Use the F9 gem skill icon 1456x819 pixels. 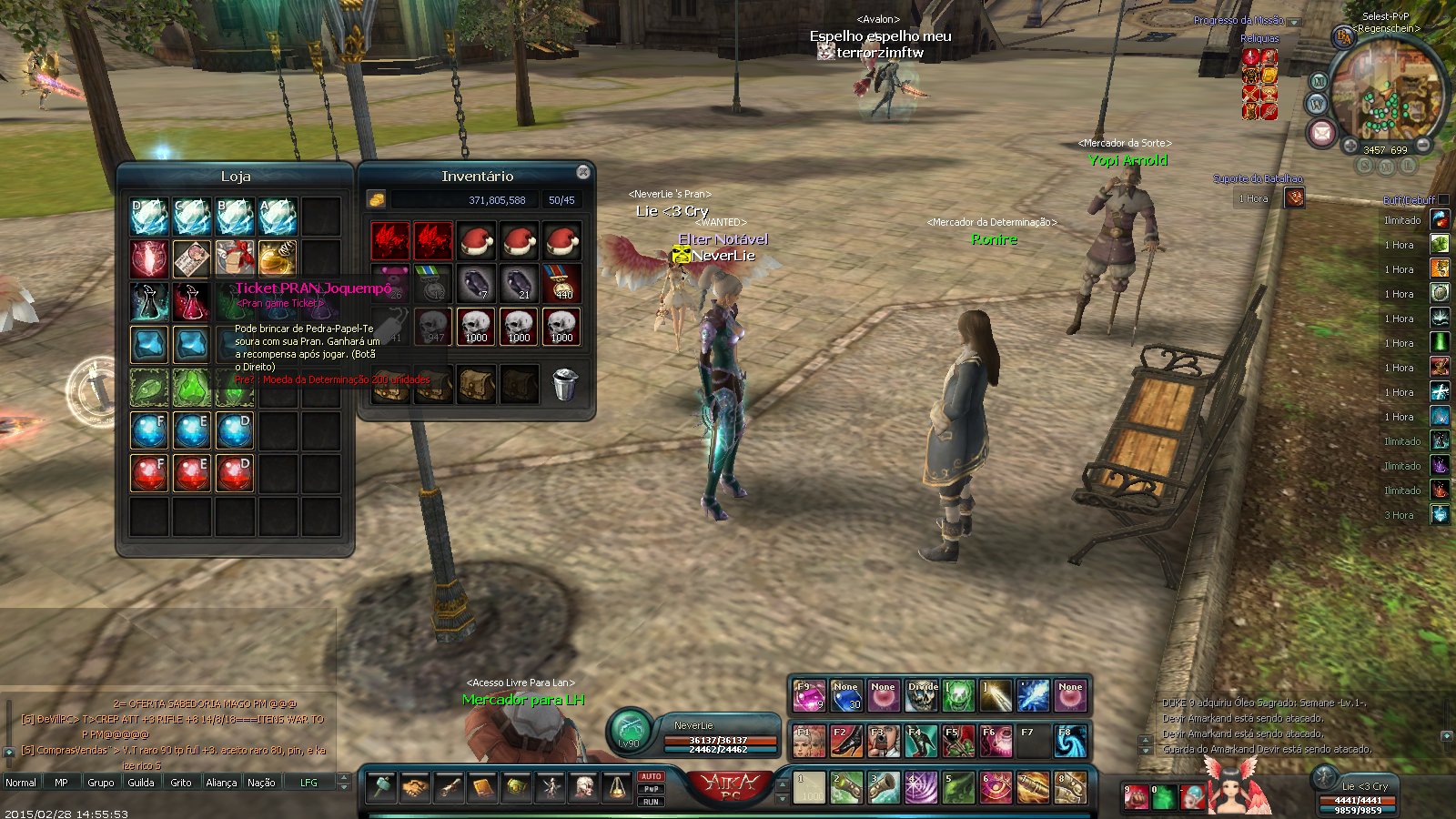click(x=810, y=696)
